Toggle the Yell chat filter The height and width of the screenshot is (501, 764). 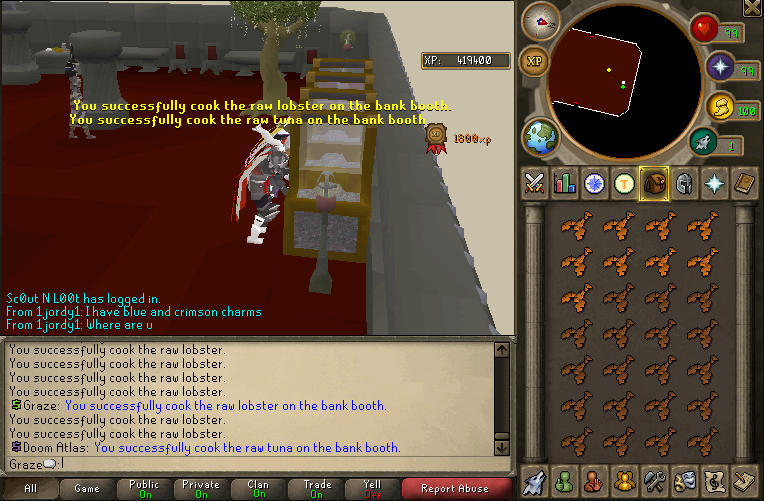click(372, 489)
